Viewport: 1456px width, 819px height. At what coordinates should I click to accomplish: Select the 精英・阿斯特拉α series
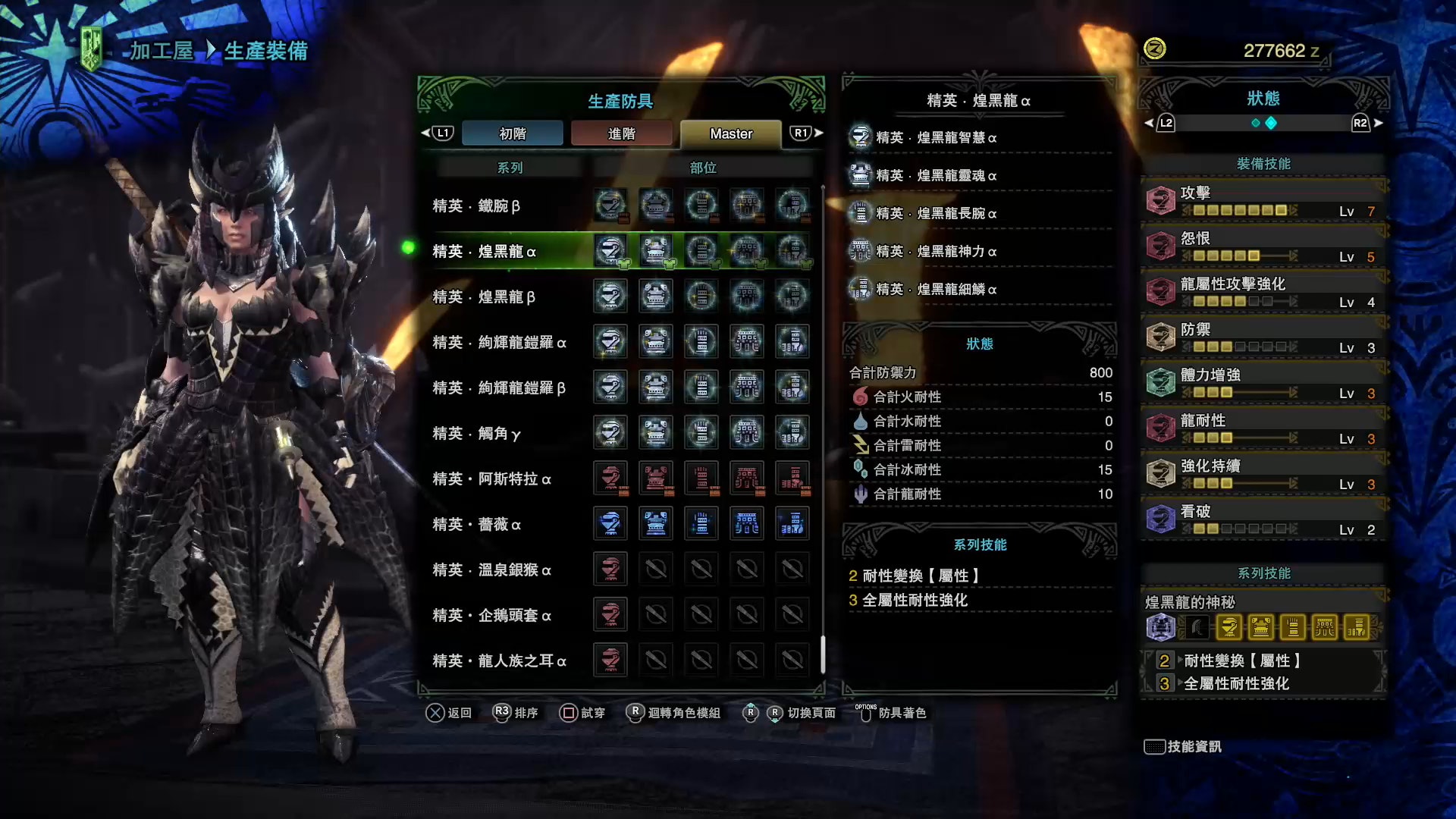click(x=491, y=479)
